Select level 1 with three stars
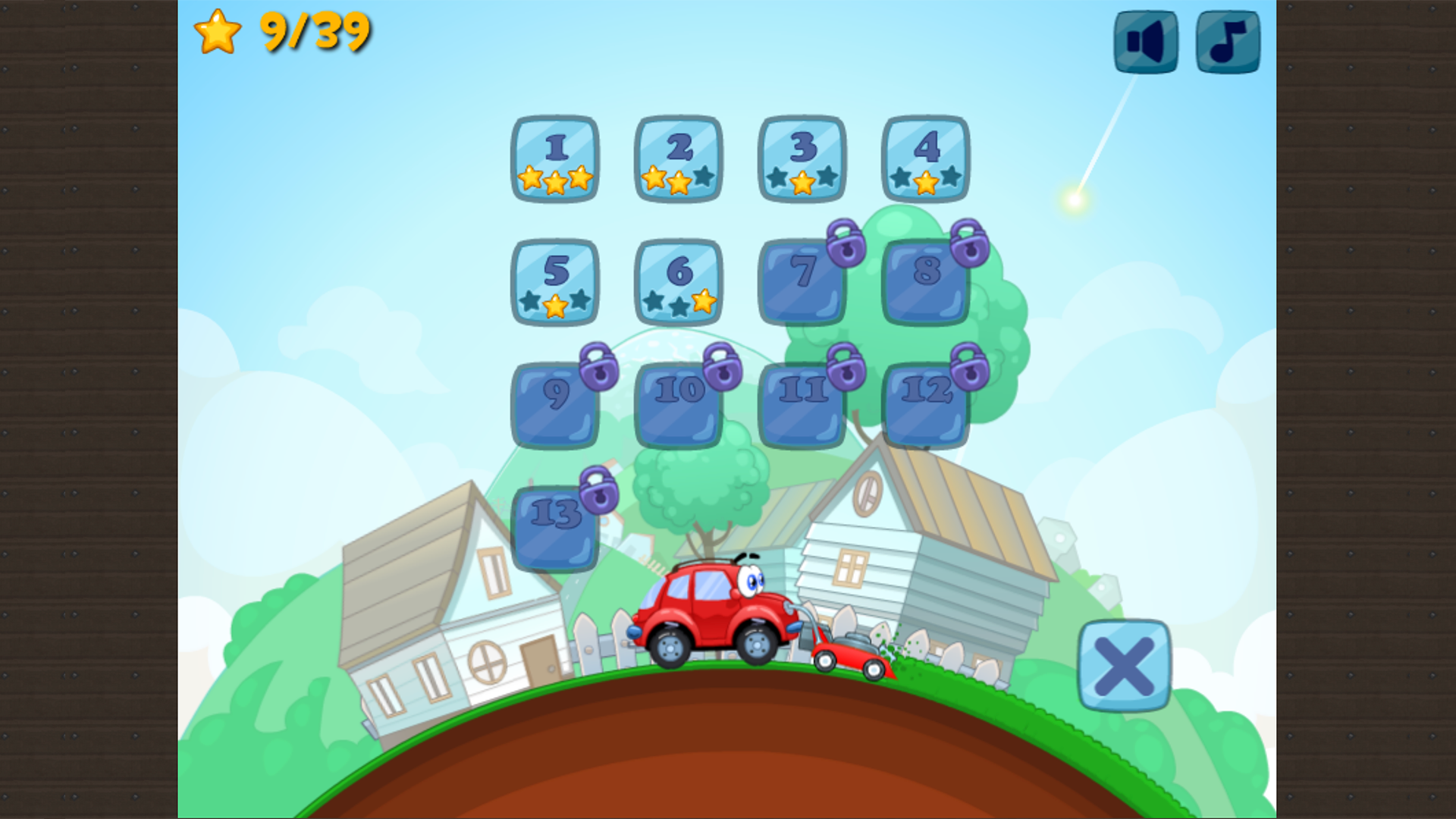This screenshot has width=1456, height=819. [556, 159]
